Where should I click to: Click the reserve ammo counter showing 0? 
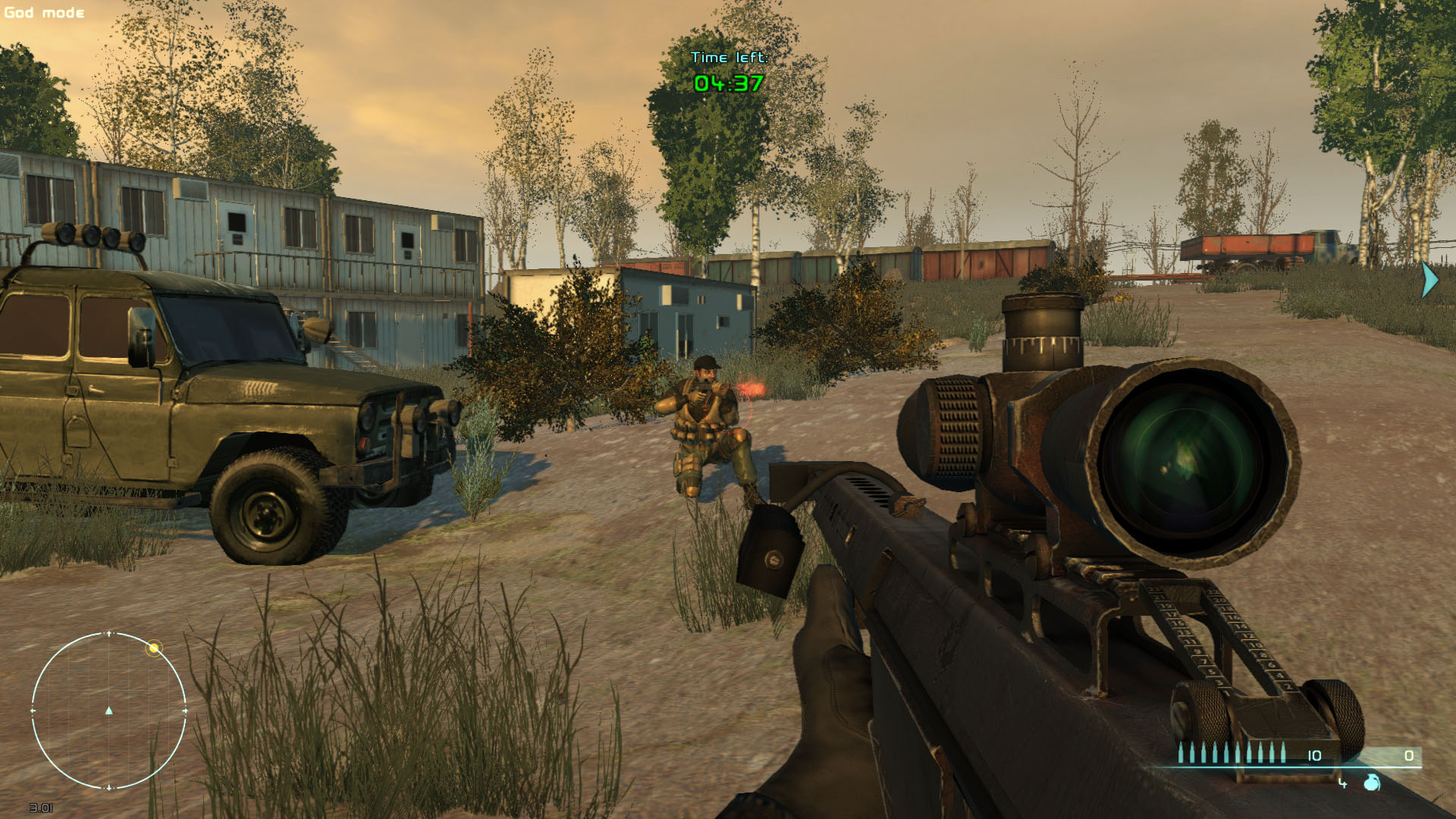pyautogui.click(x=1410, y=755)
